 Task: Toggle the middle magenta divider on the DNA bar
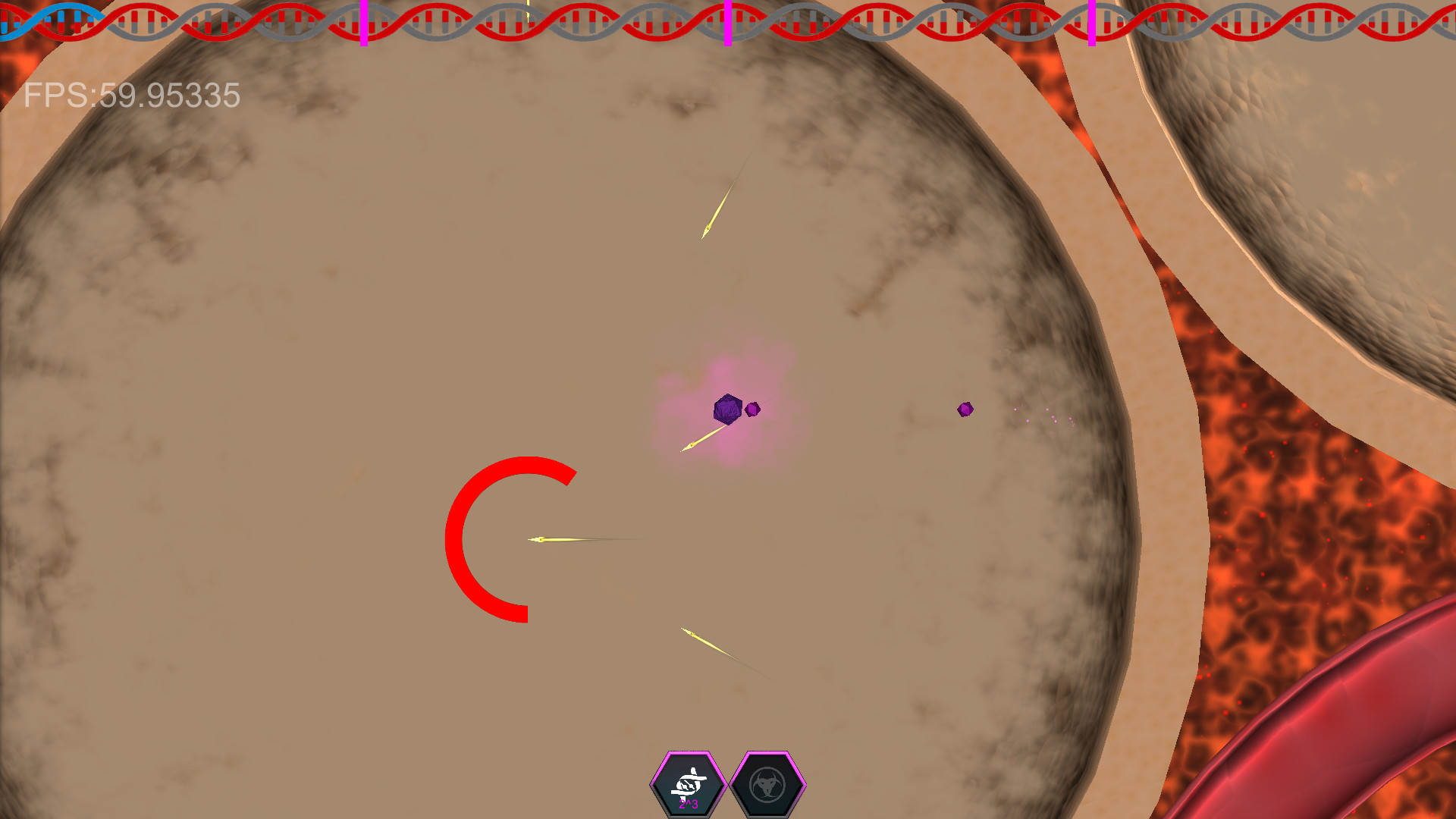[x=729, y=23]
